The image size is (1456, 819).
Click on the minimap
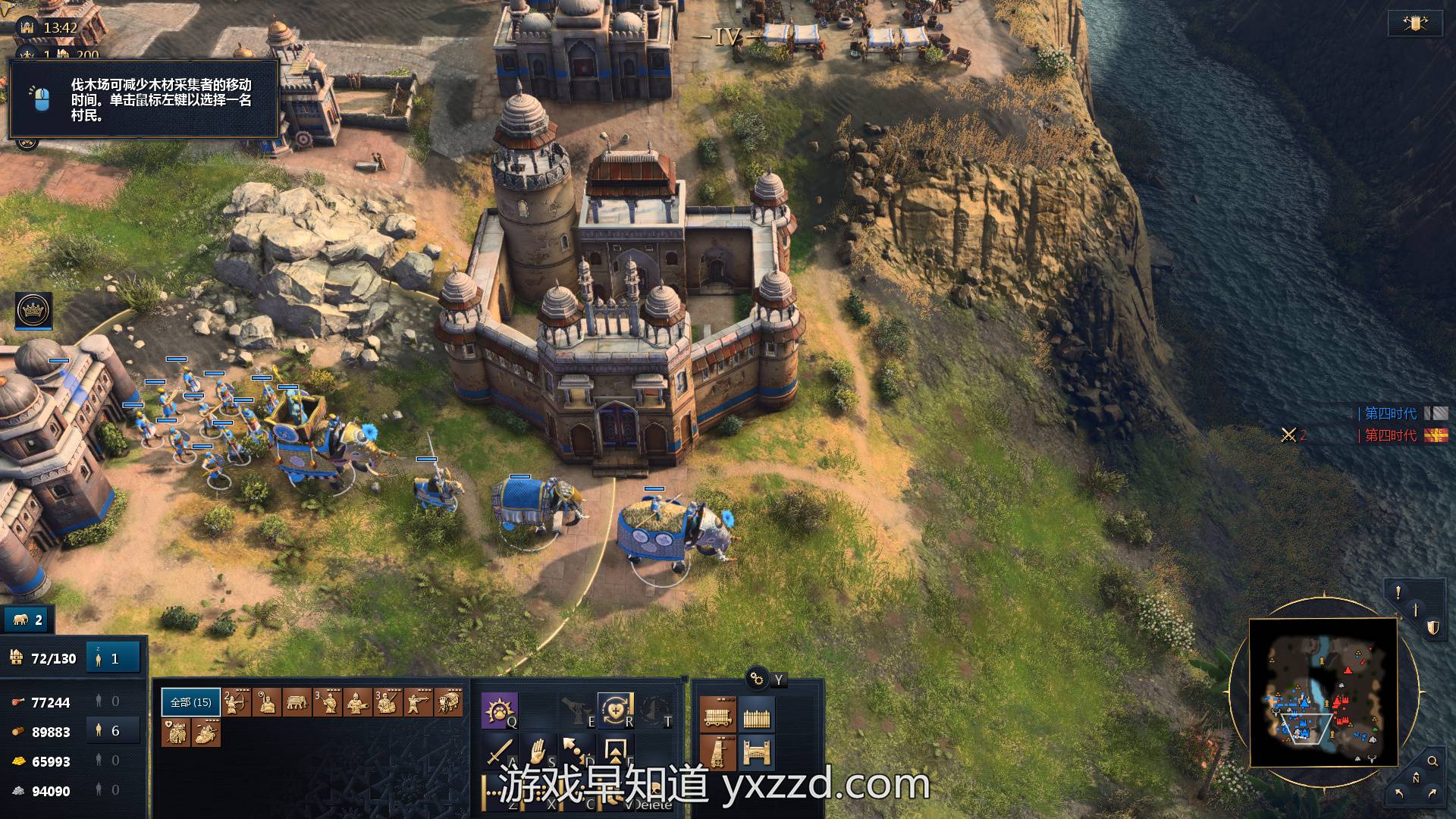pyautogui.click(x=1323, y=692)
